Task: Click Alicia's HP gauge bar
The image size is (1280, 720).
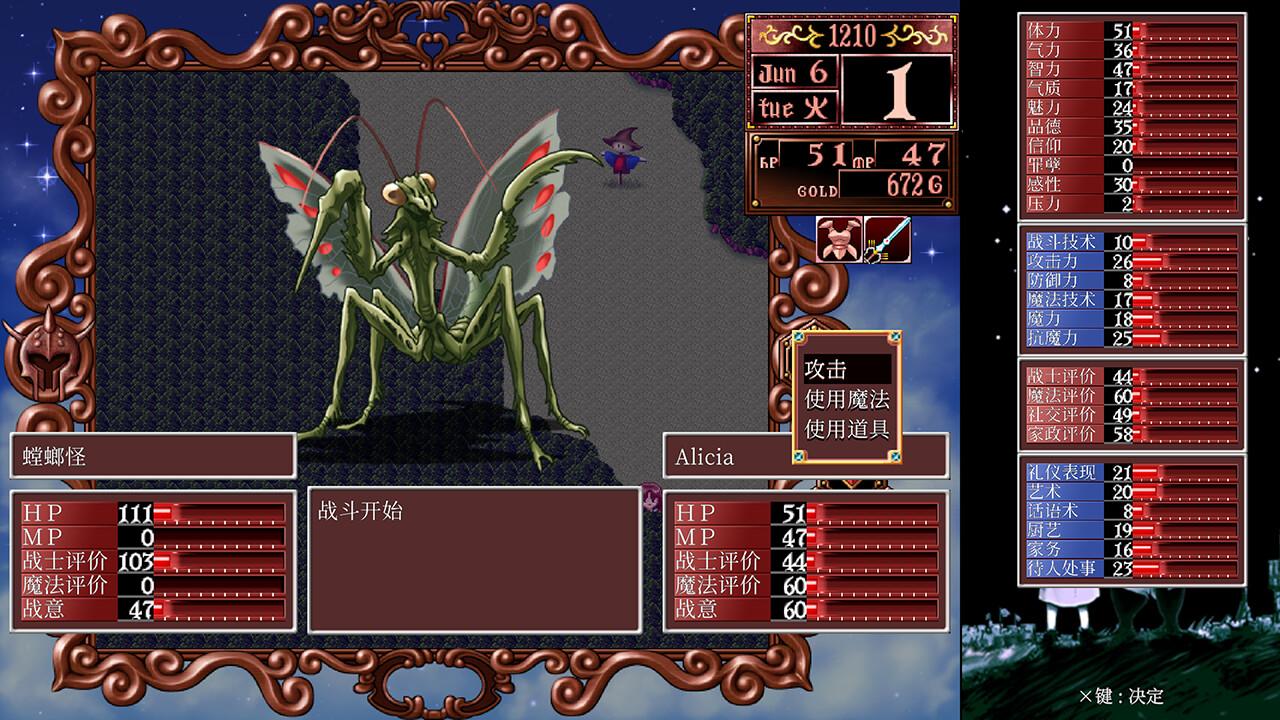Action: 870,515
